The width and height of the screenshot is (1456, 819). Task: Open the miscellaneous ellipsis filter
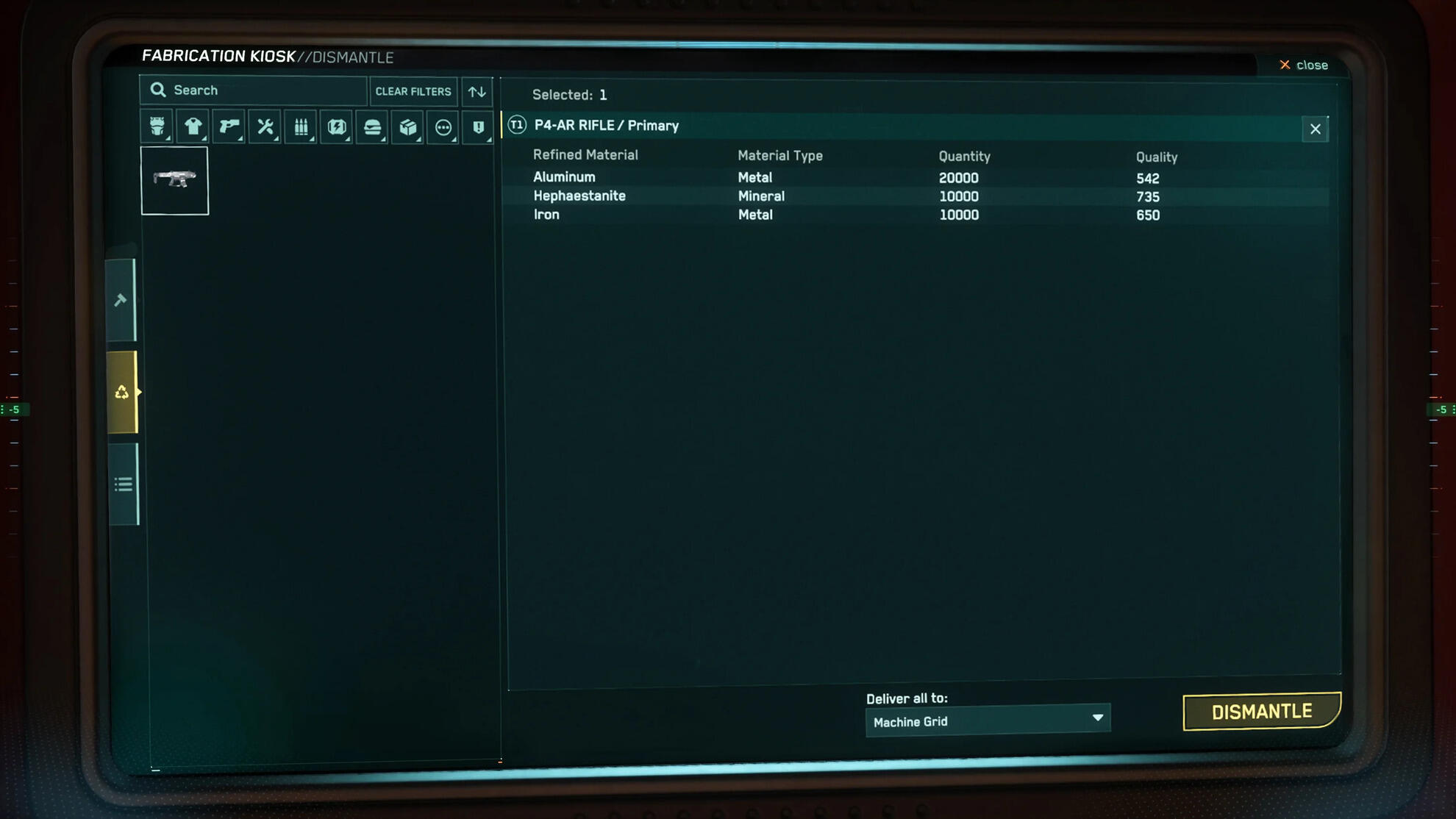[443, 126]
